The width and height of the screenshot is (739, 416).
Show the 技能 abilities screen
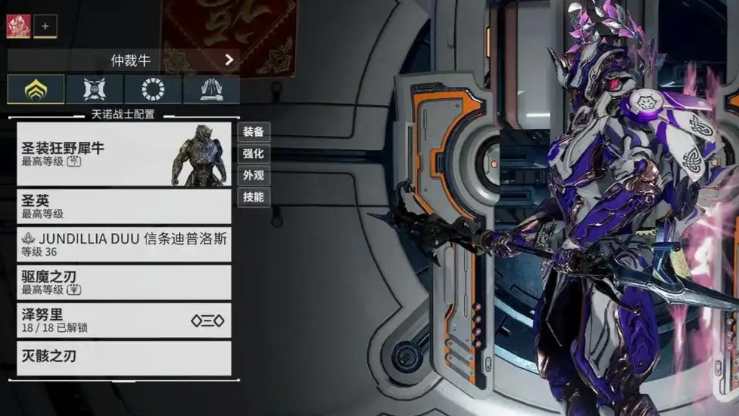click(x=253, y=197)
